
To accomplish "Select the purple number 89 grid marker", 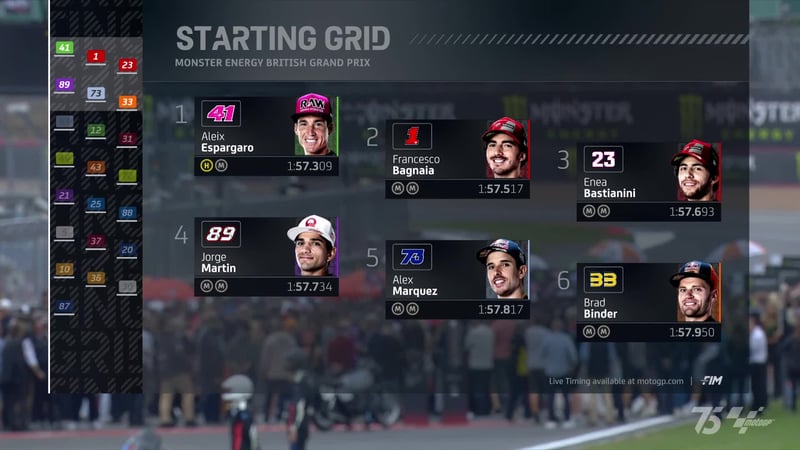I will (x=64, y=85).
